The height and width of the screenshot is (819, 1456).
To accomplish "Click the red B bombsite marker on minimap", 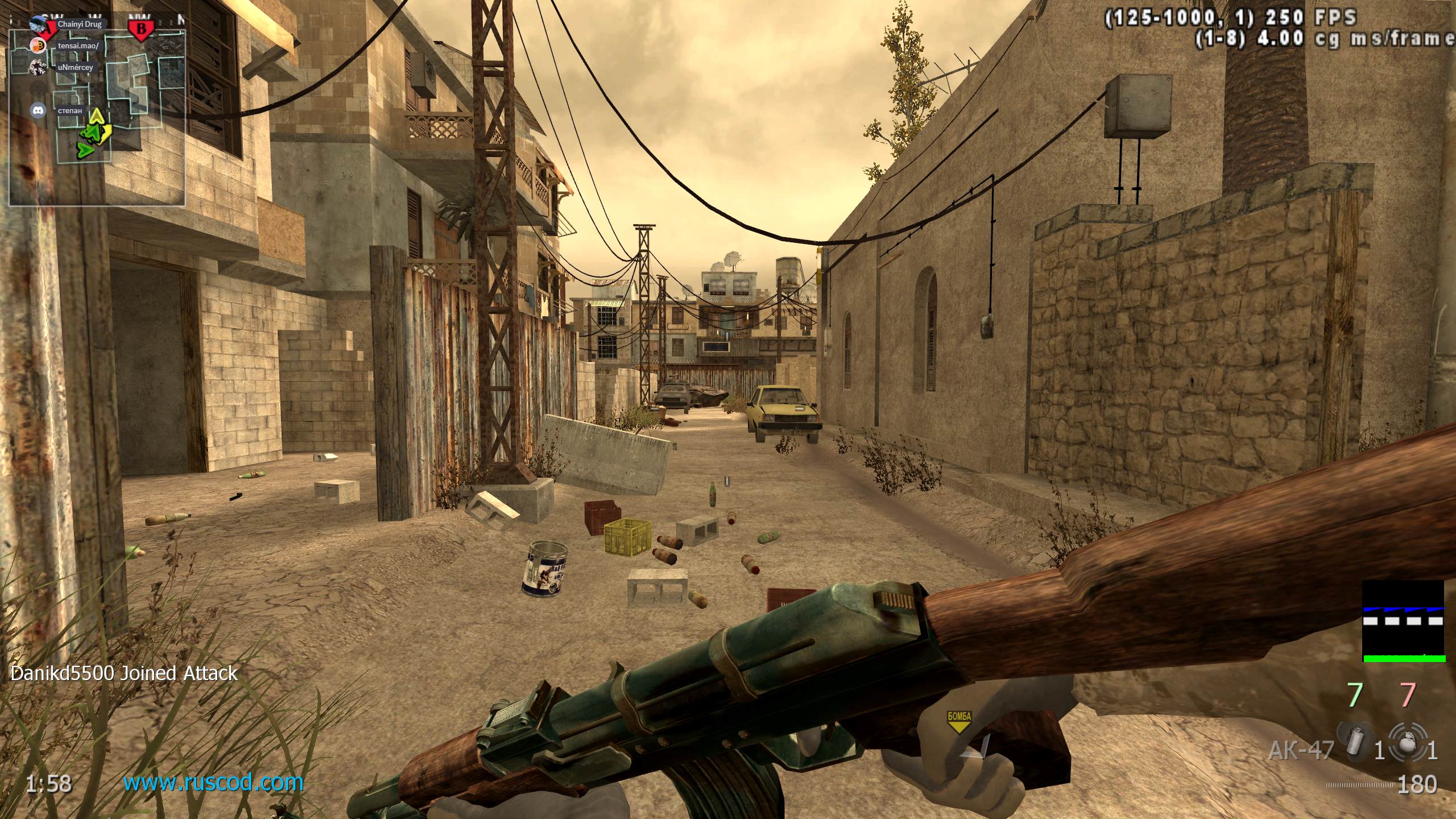I will [141, 29].
